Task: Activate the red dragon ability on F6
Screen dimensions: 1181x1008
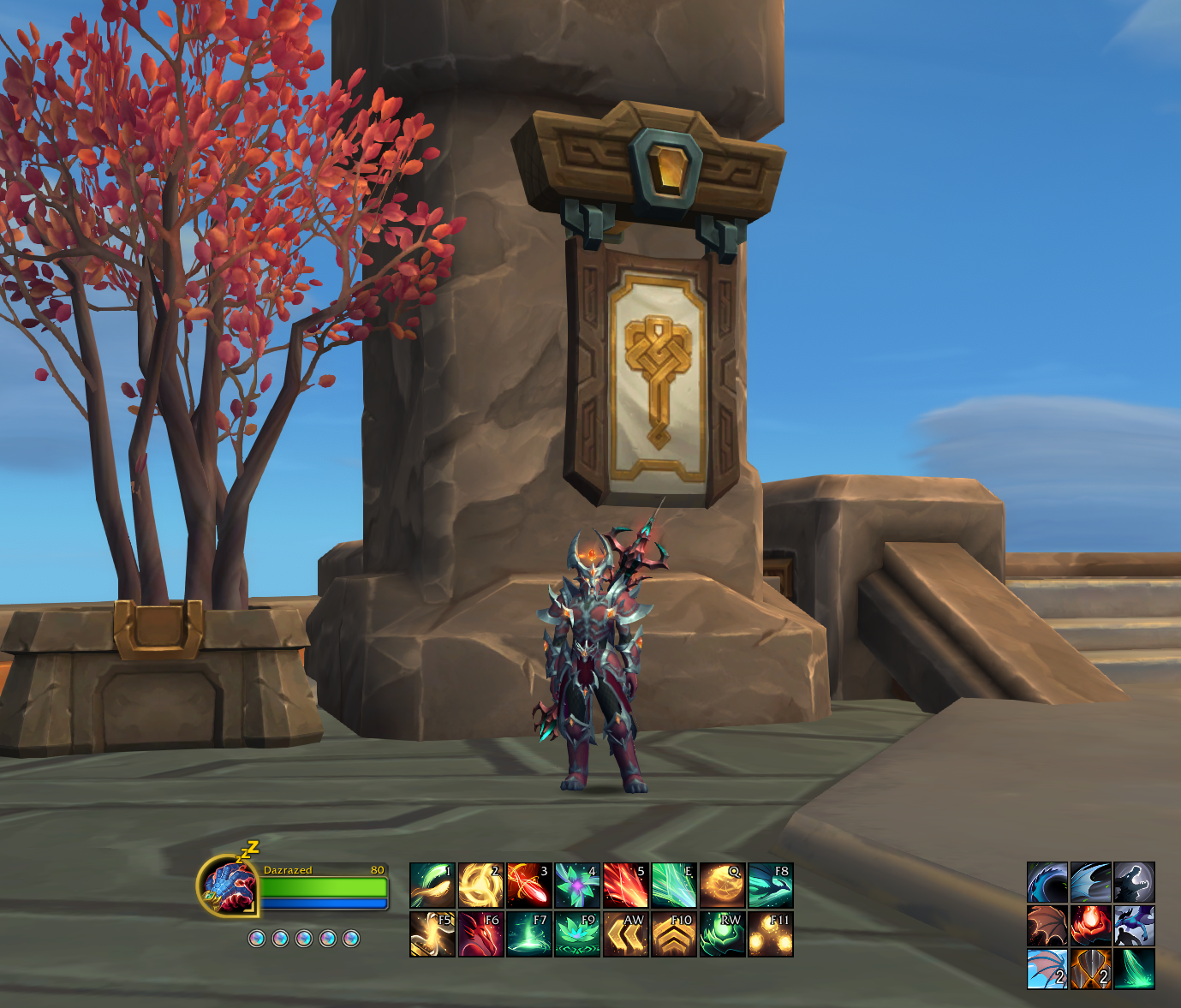Action: pos(480,933)
